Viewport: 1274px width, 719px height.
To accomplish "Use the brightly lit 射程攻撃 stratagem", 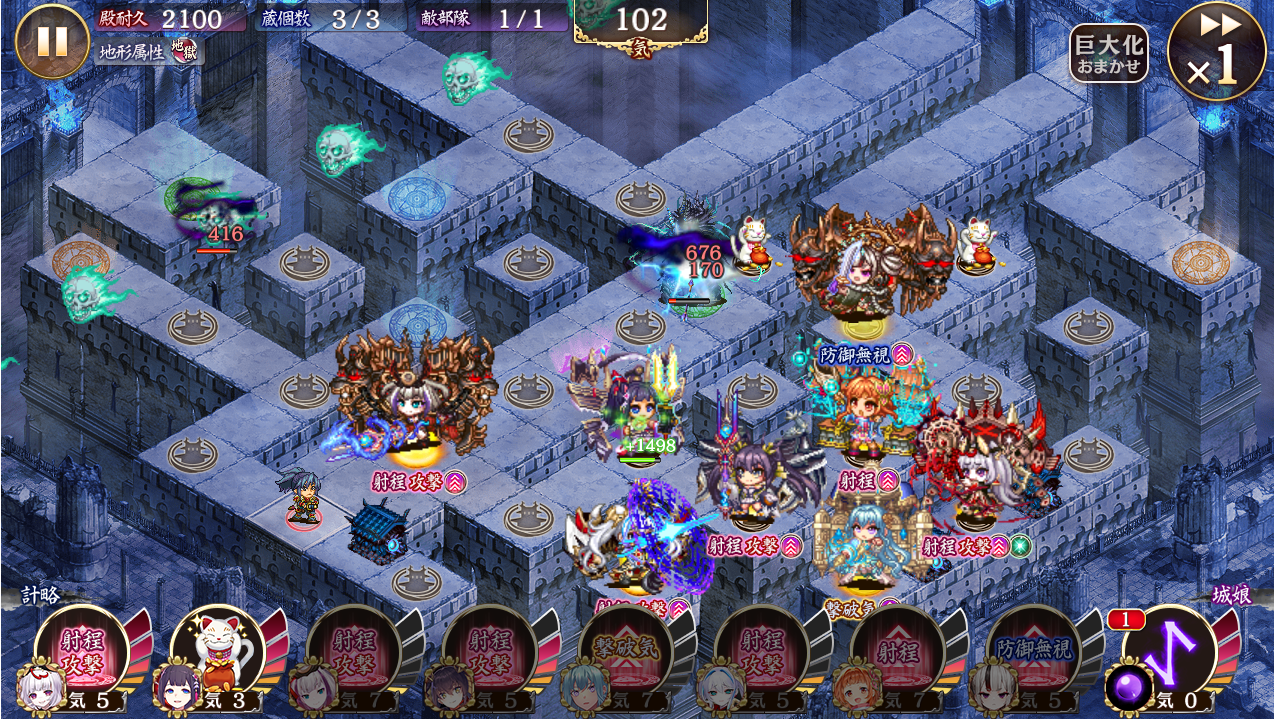I will [81, 652].
